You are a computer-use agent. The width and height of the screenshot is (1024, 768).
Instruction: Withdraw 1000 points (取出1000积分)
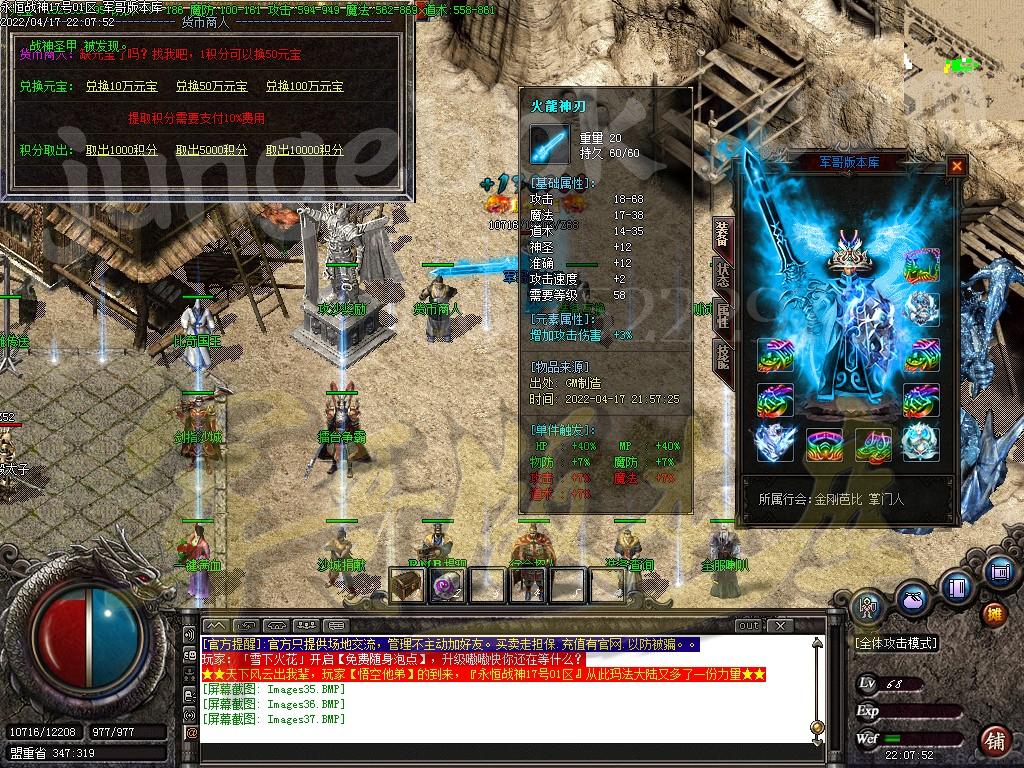click(x=121, y=150)
